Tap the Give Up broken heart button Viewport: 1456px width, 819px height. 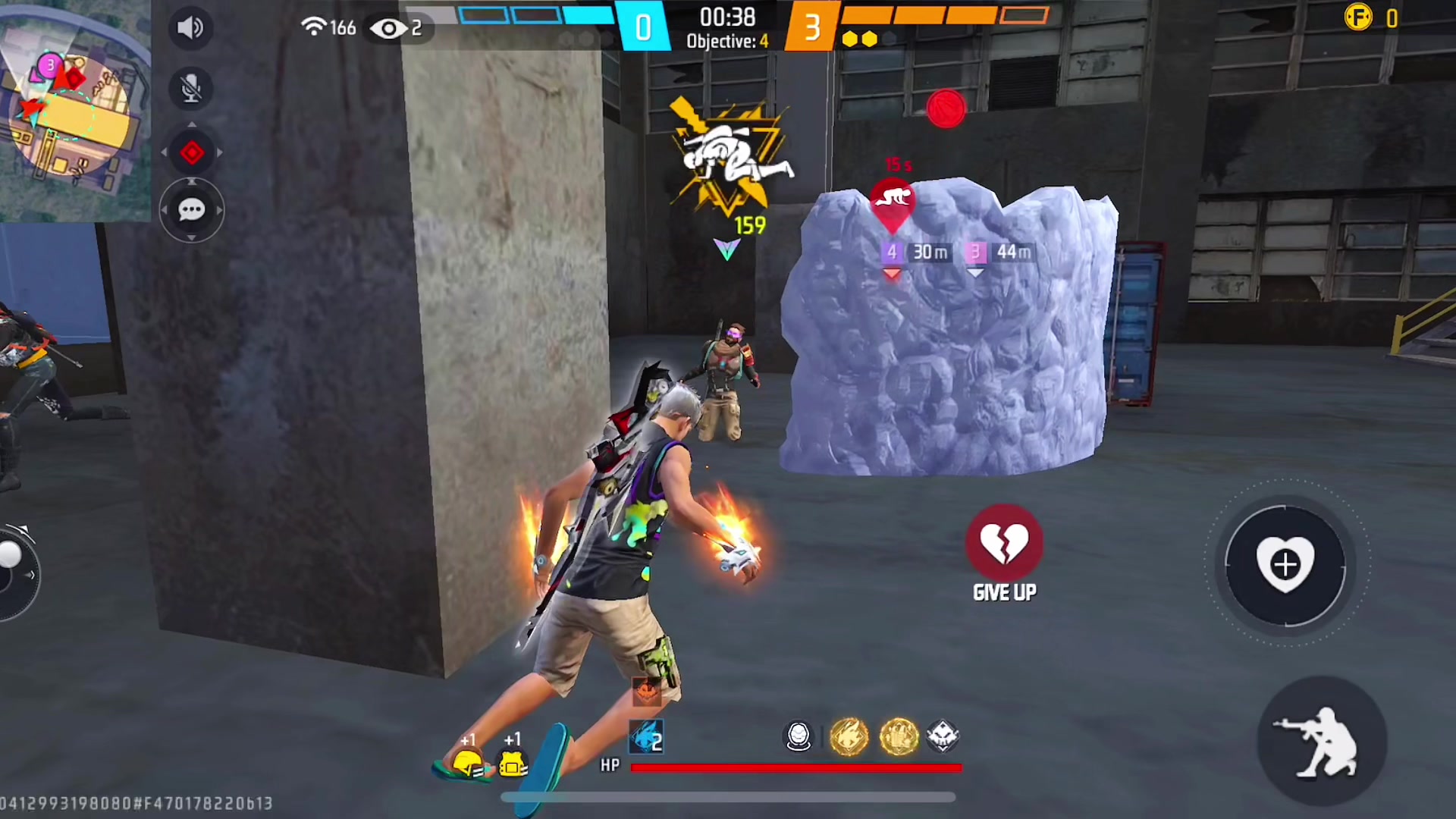[x=1004, y=543]
